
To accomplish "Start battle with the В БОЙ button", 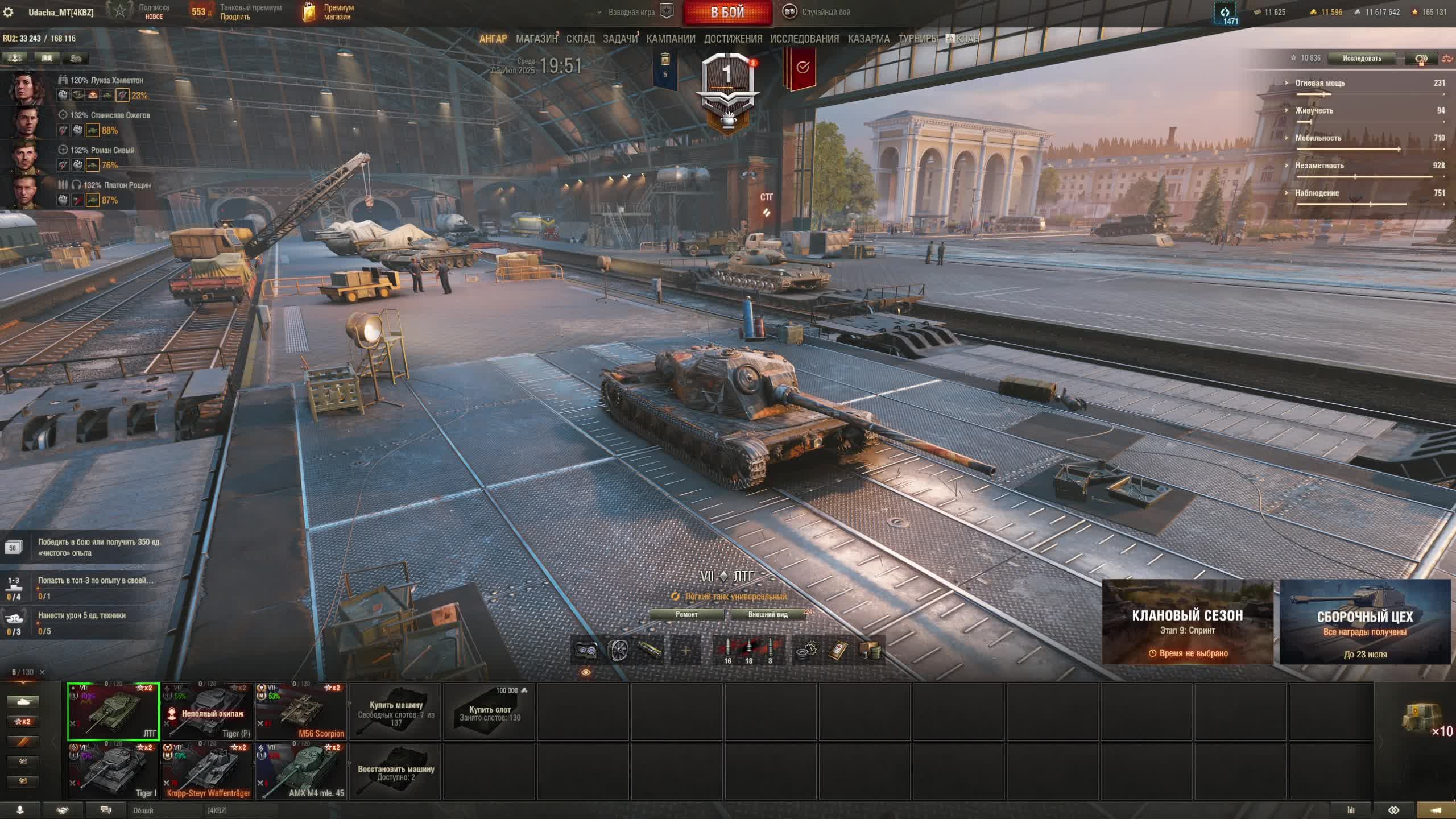I will tap(727, 13).
